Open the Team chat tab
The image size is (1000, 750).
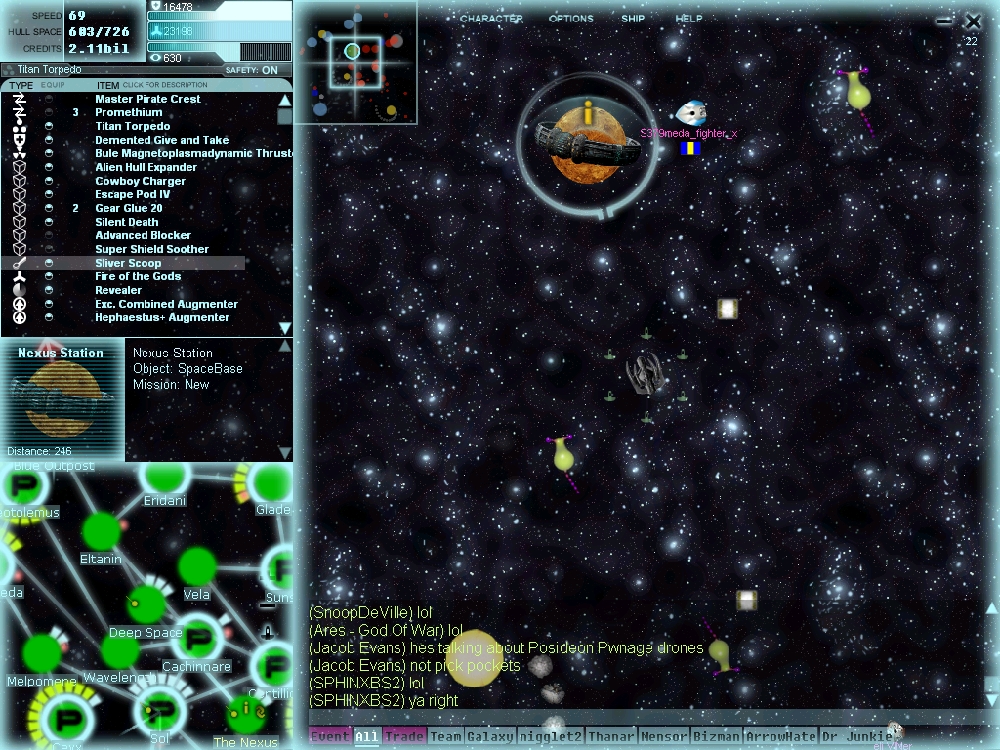tap(446, 737)
